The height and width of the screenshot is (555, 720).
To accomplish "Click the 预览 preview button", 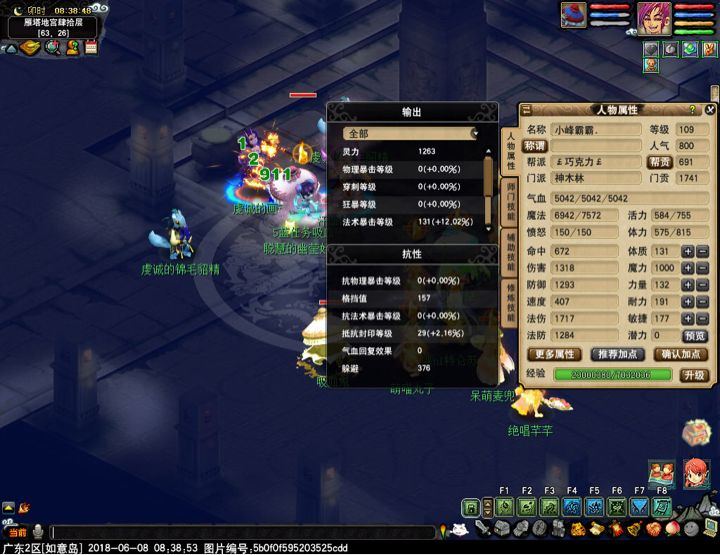I will tap(694, 336).
